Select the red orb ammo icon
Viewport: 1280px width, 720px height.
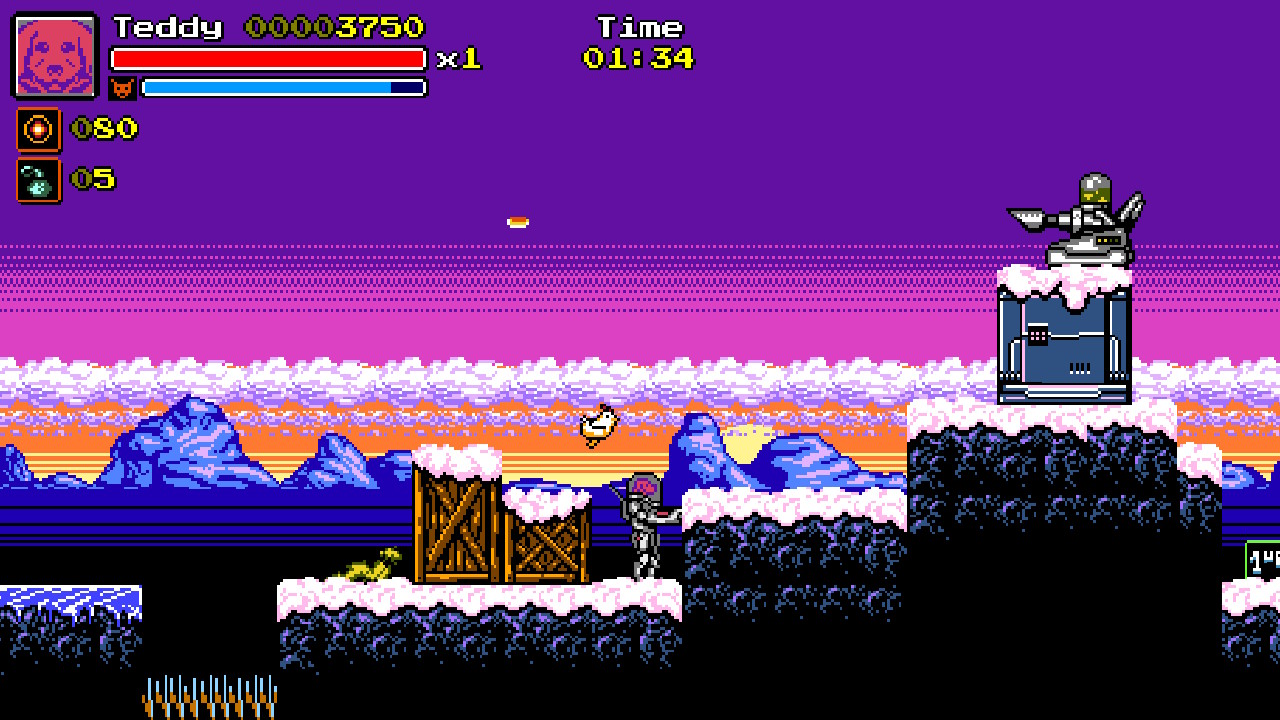click(x=39, y=129)
